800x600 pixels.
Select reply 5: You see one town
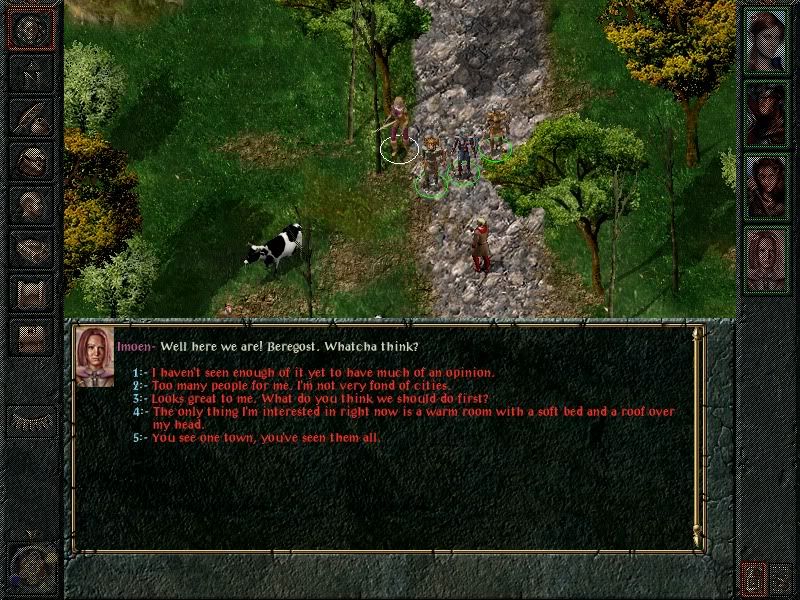[x=265, y=437]
